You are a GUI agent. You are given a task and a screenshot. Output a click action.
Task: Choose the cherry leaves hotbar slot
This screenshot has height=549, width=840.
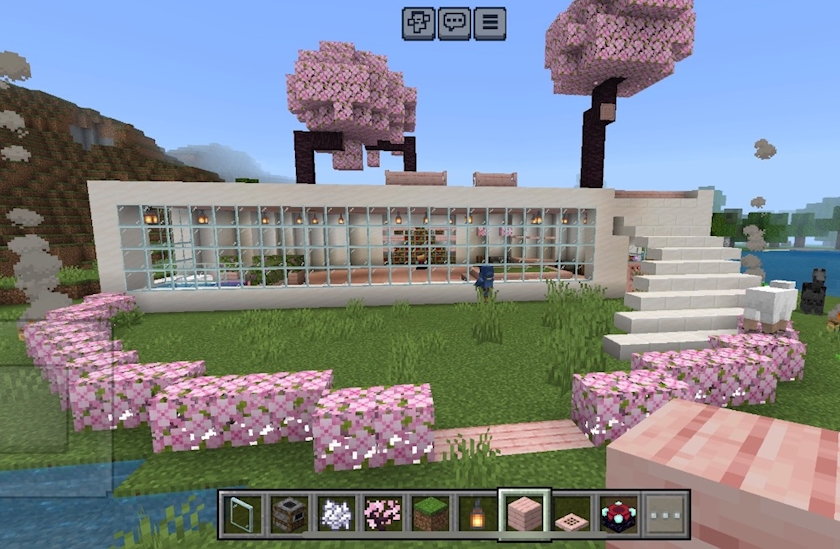tap(382, 513)
